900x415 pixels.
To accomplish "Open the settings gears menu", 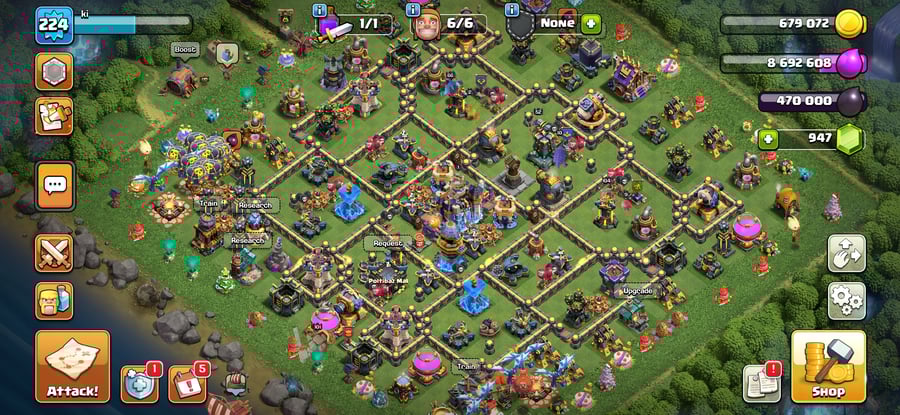I will coord(846,299).
